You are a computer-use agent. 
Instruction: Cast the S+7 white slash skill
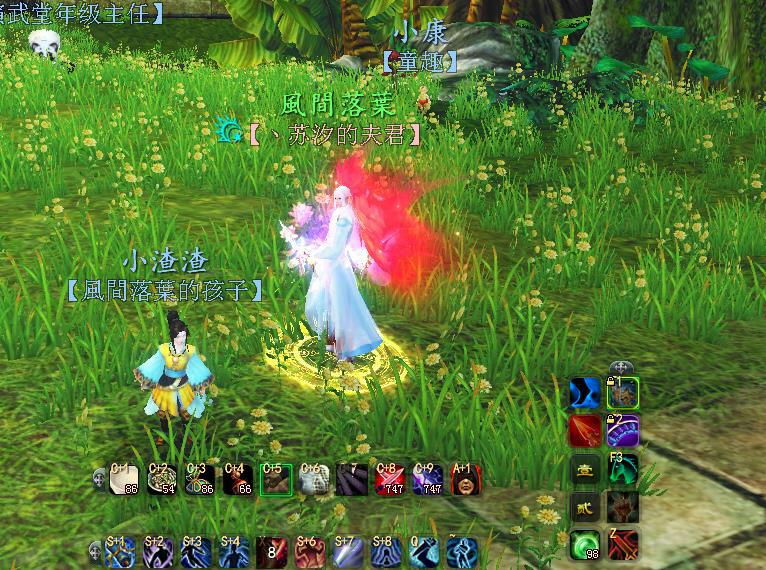tap(348, 552)
